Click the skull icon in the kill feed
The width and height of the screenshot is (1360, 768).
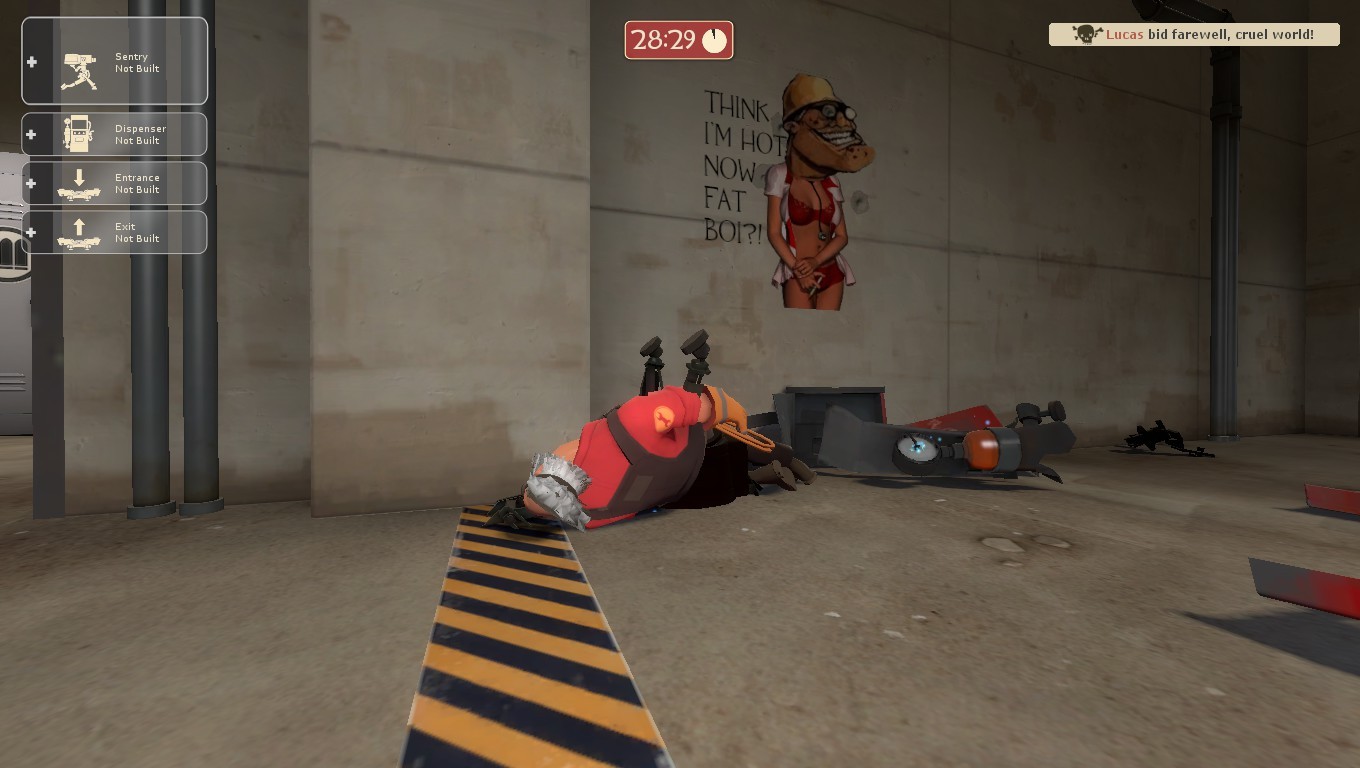1085,33
